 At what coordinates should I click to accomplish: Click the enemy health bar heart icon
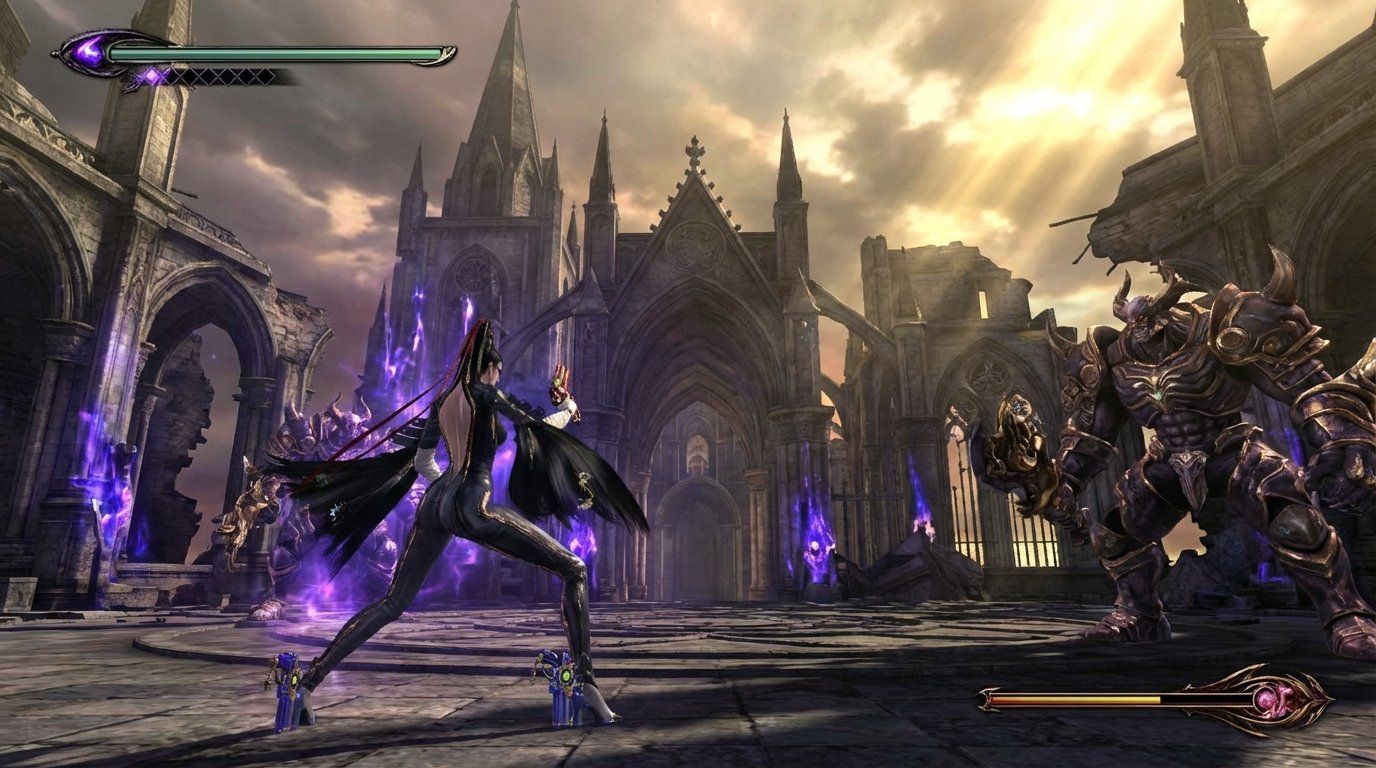1273,700
